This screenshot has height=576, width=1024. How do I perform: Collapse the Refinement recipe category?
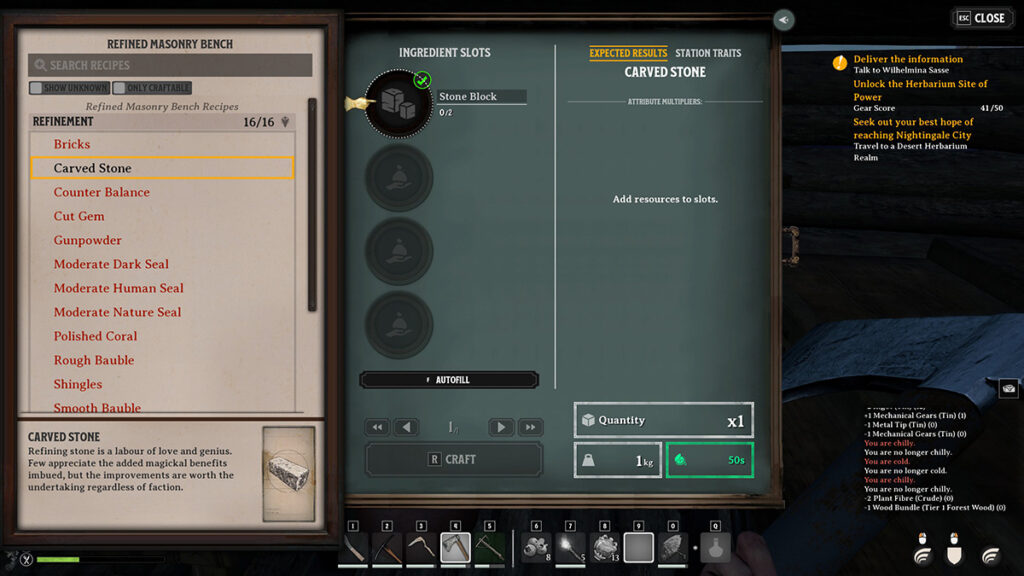(x=286, y=122)
